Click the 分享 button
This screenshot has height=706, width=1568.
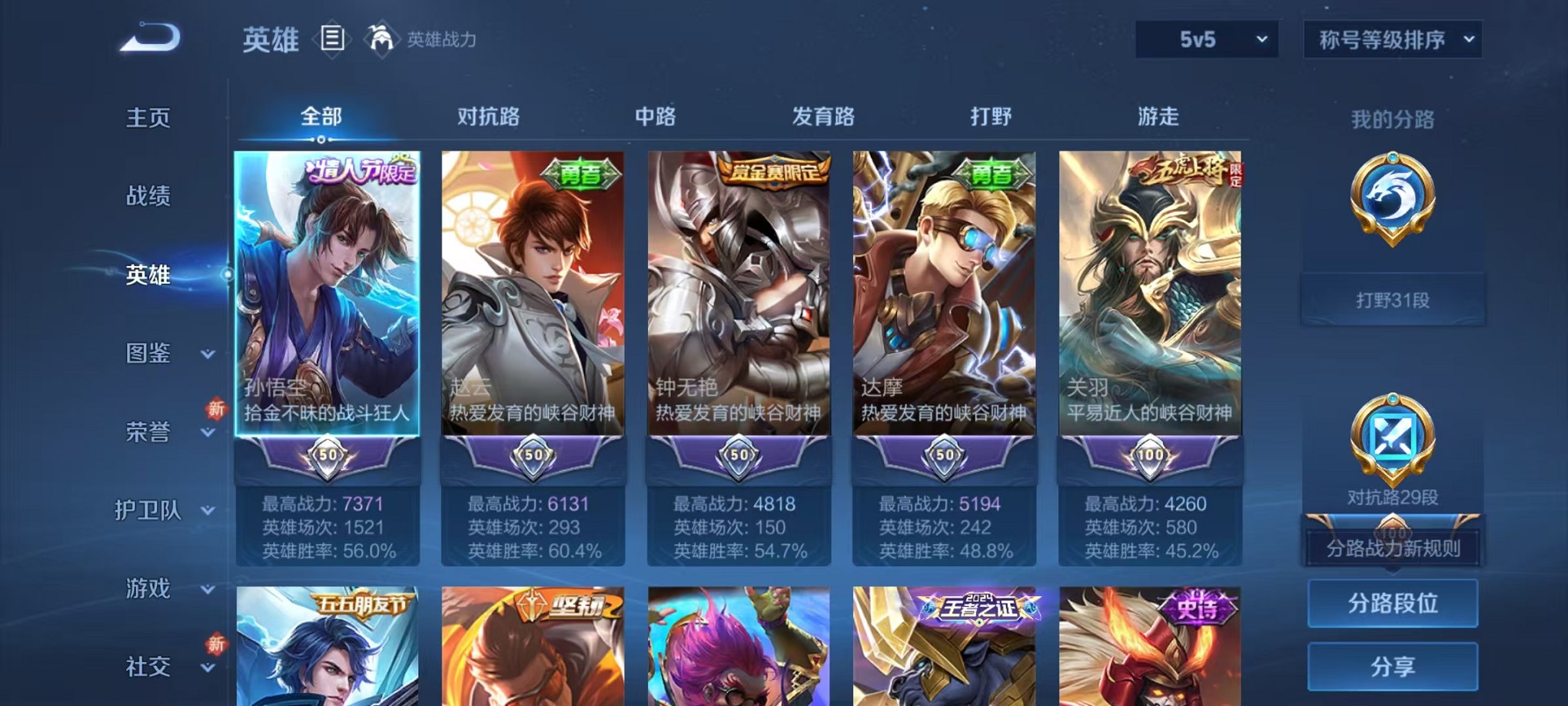pyautogui.click(x=1393, y=668)
